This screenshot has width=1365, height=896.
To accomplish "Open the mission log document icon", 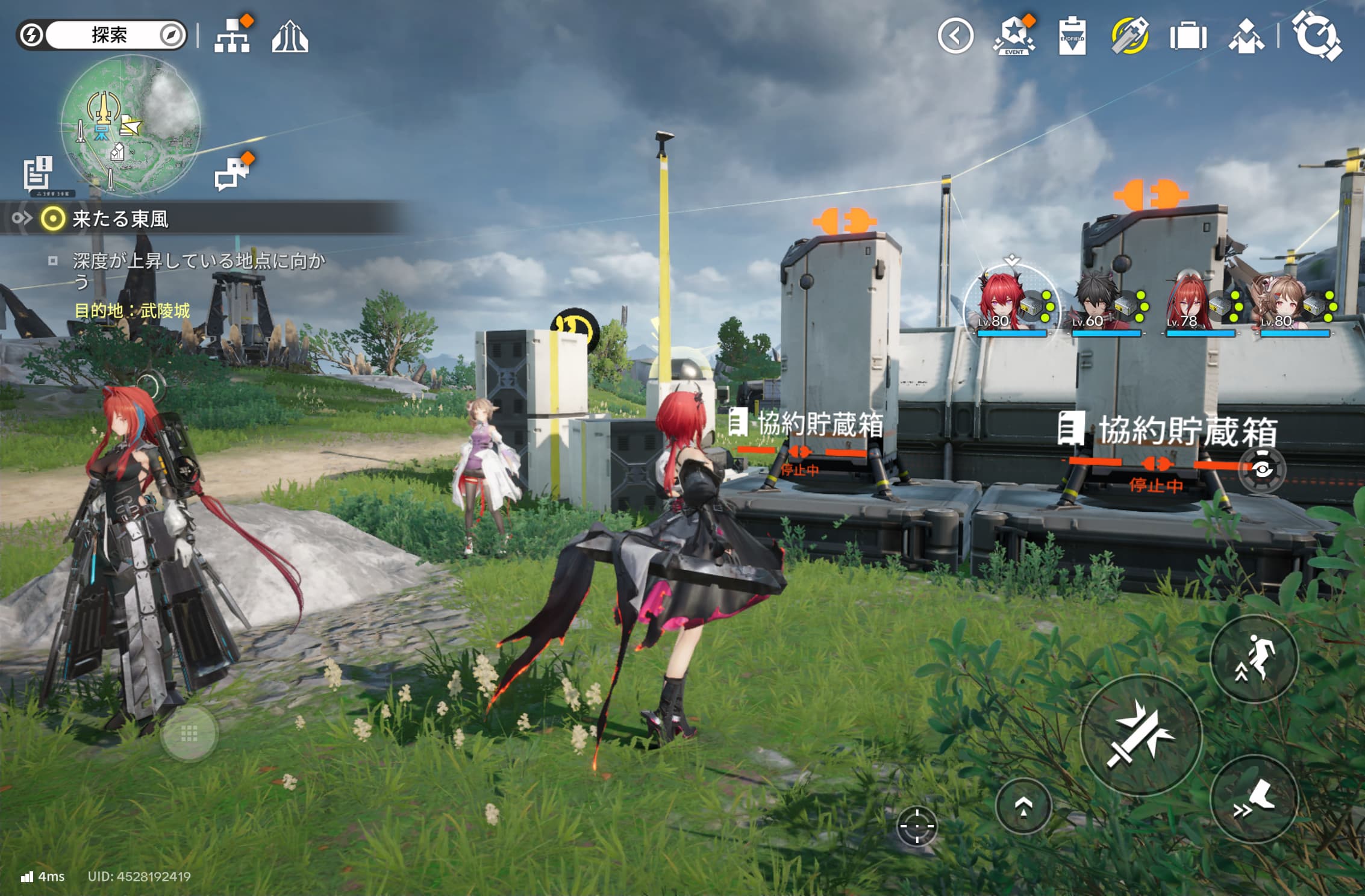I will pos(39,174).
